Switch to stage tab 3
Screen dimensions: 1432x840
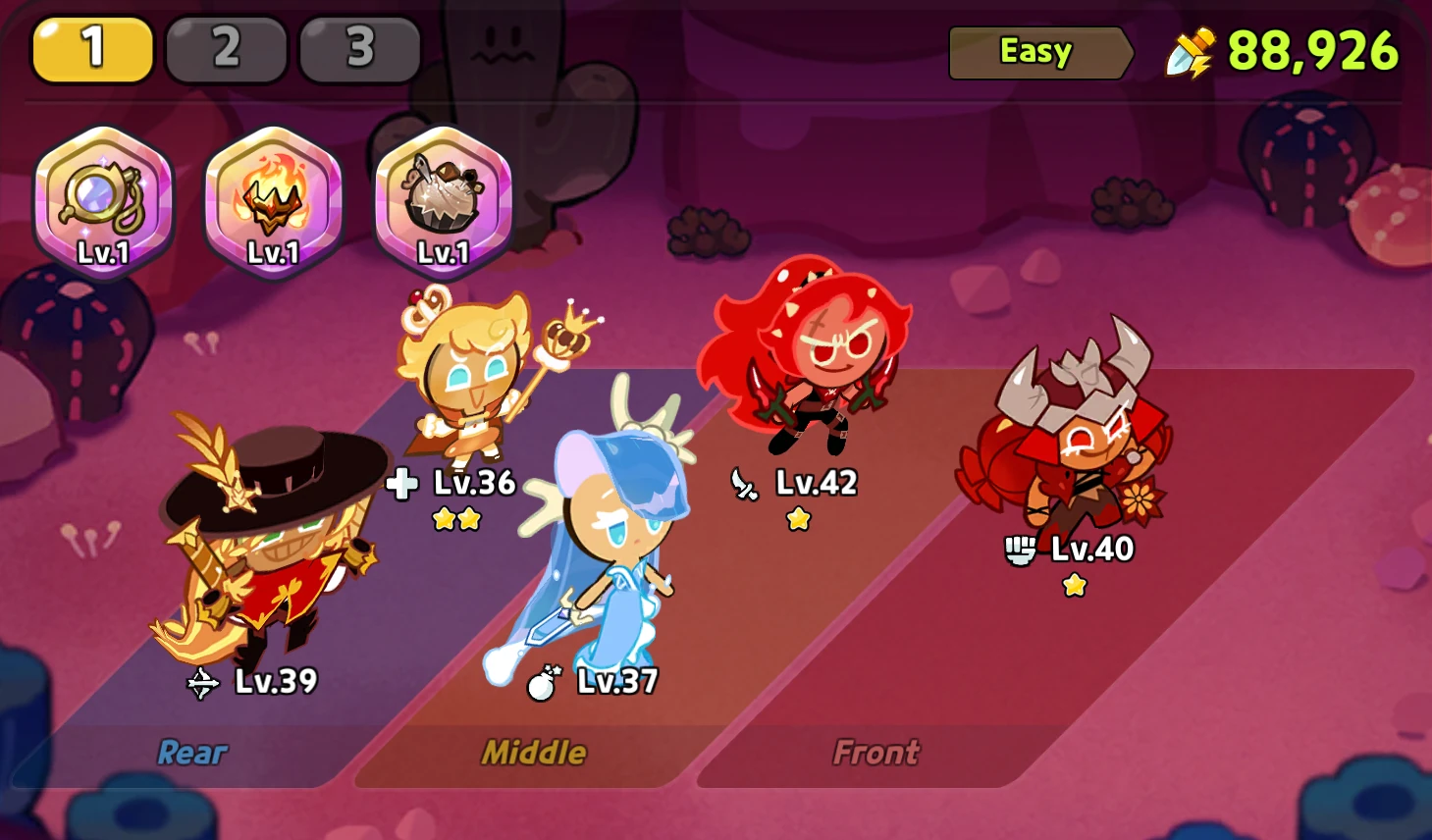click(359, 48)
